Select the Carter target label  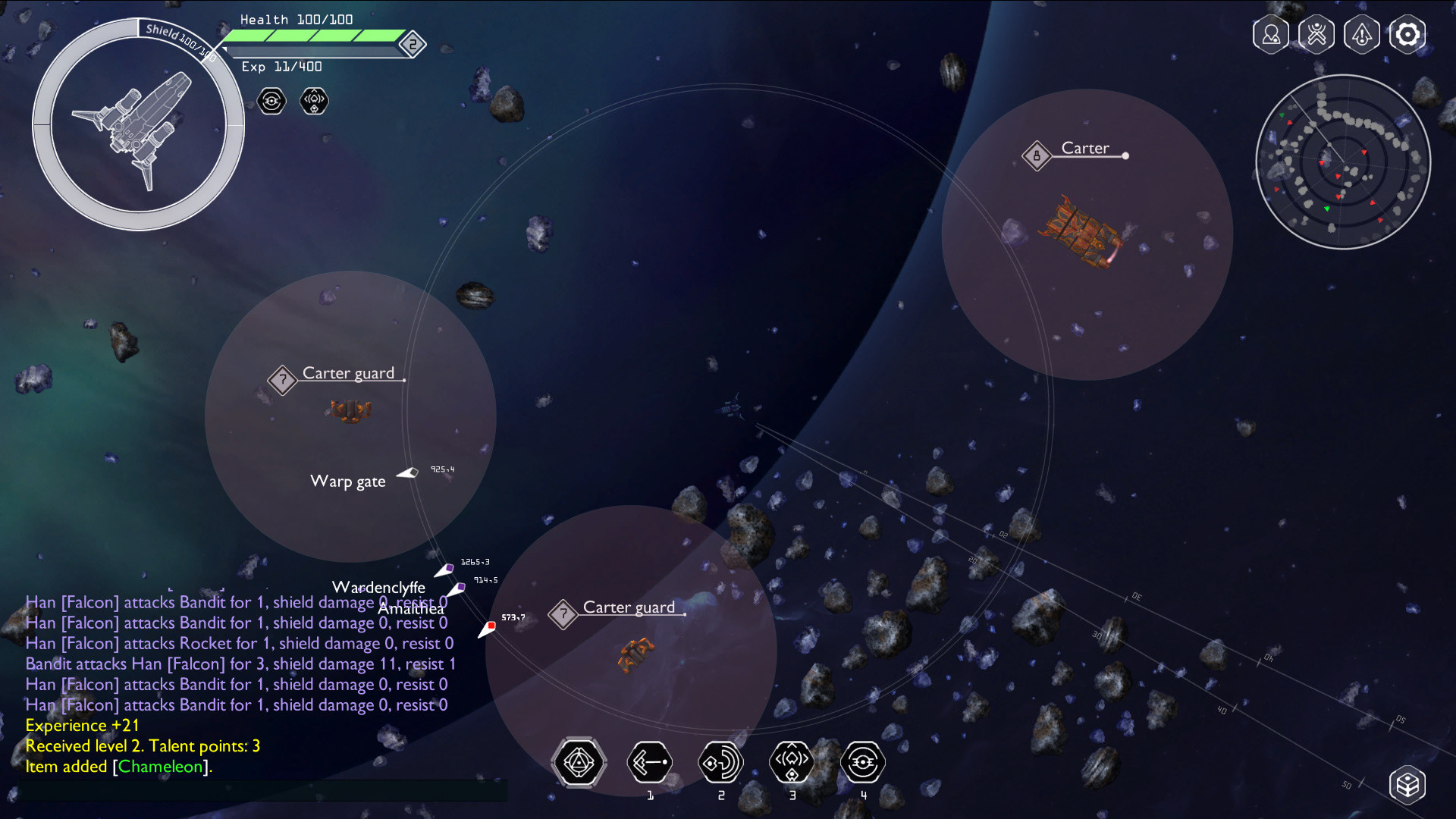(x=1084, y=149)
